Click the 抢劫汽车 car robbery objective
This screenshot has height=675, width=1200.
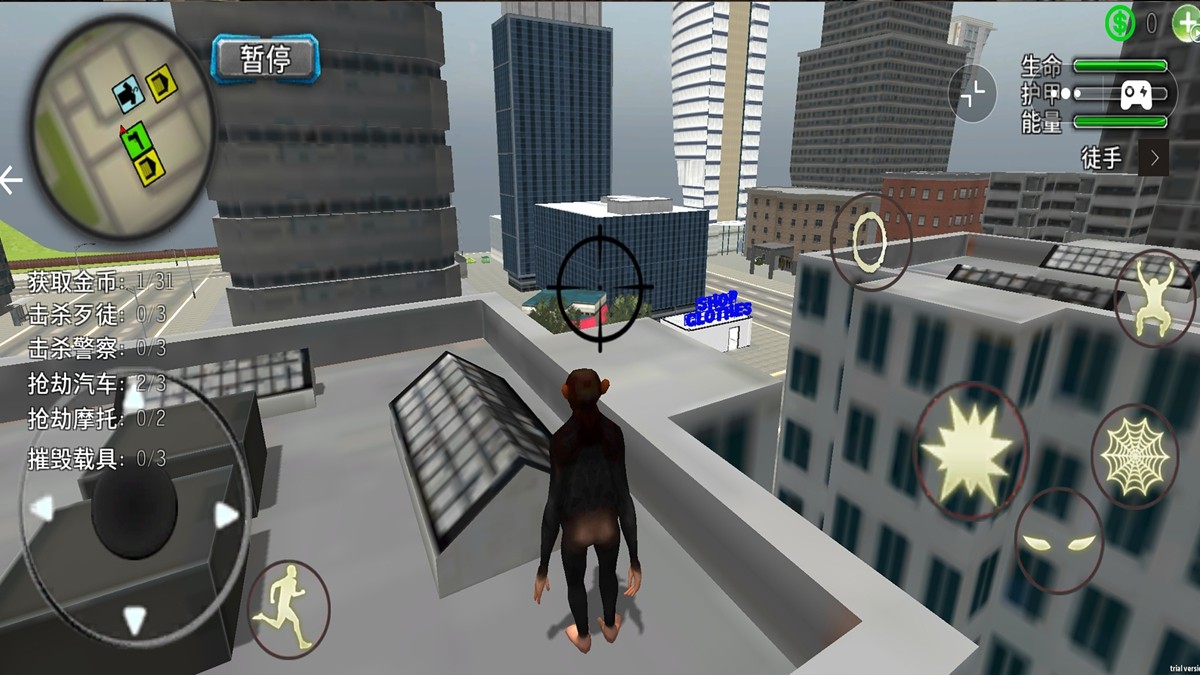pos(97,384)
